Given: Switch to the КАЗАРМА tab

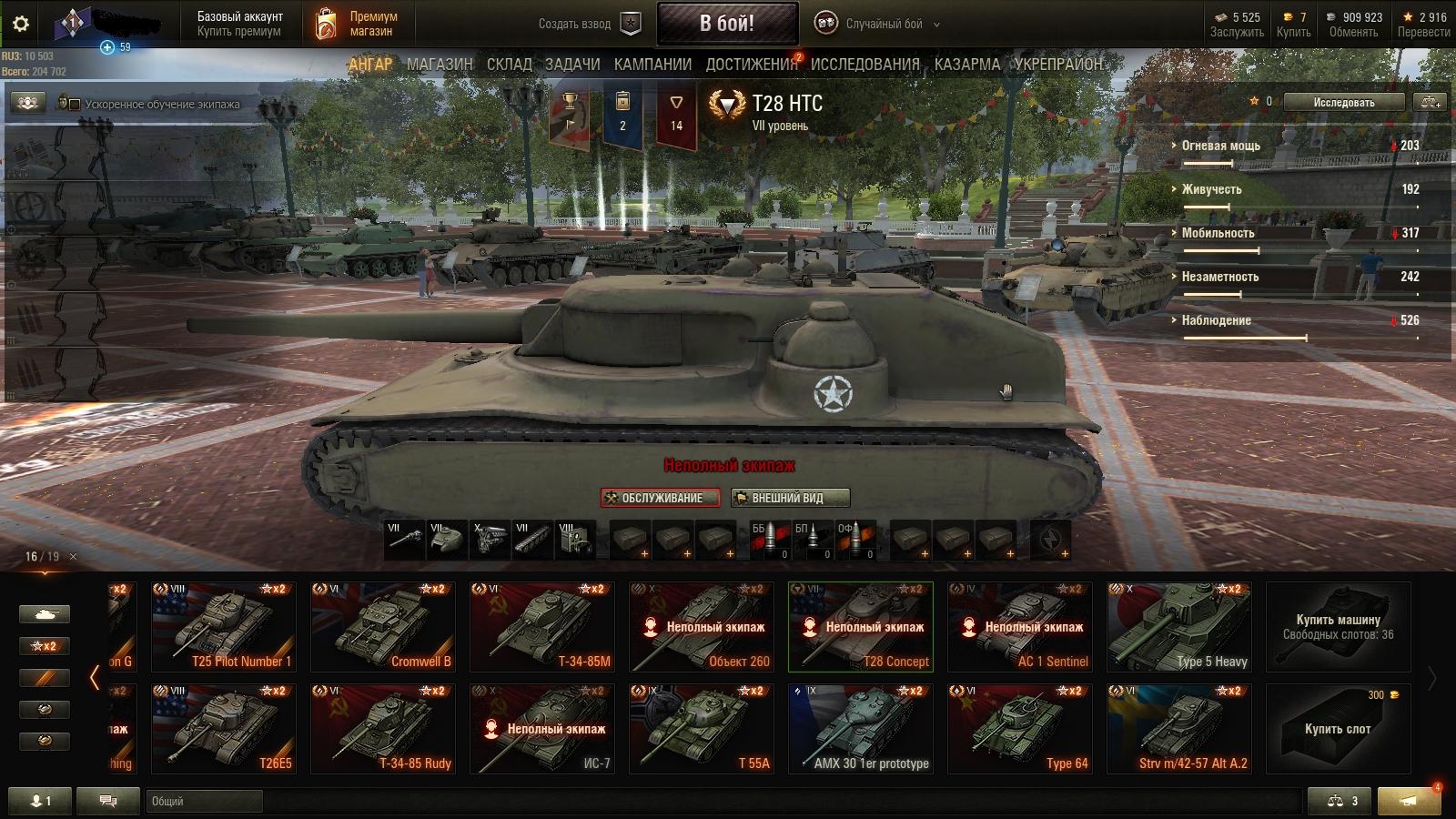Looking at the screenshot, I should pyautogui.click(x=966, y=65).
